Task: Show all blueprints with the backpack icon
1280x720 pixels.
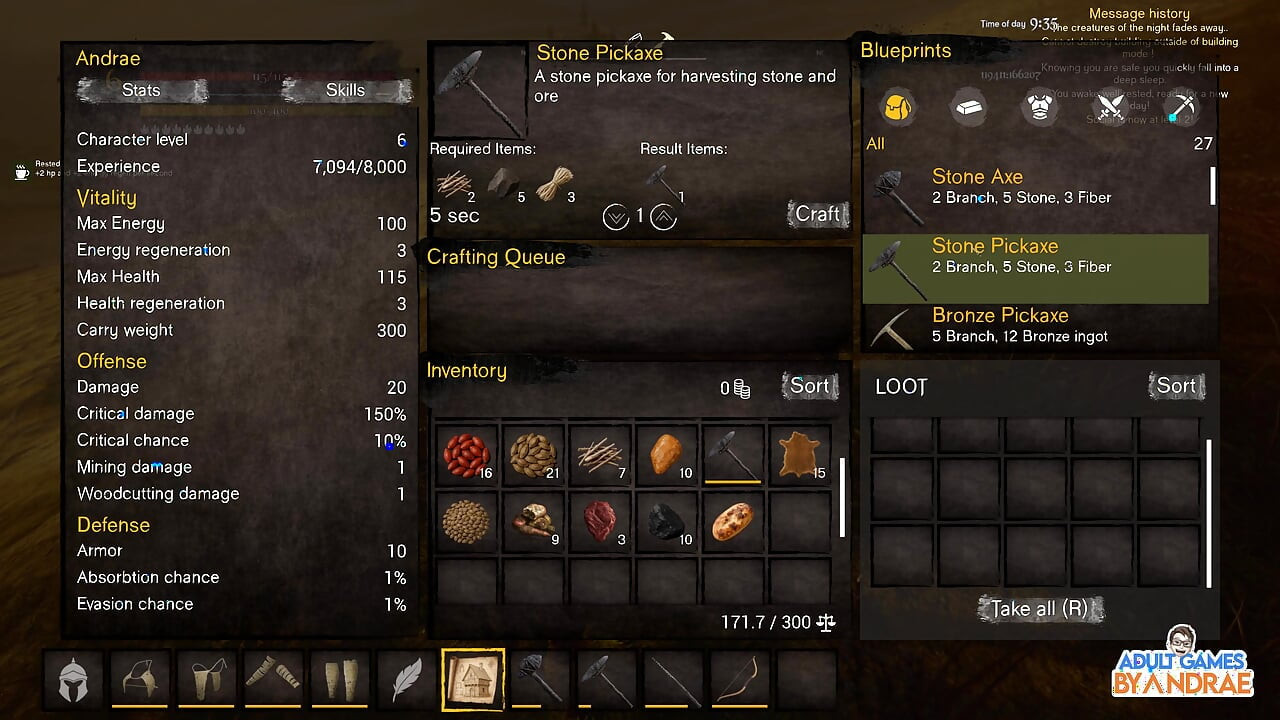Action: point(897,107)
